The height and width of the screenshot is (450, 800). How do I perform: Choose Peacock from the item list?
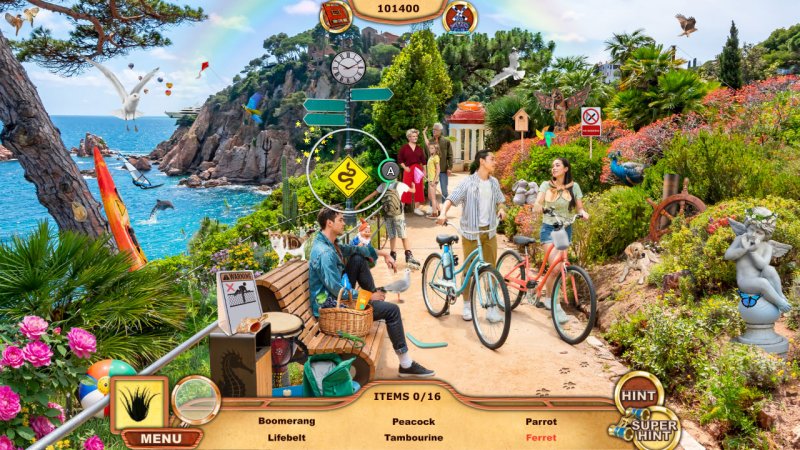[x=413, y=421]
